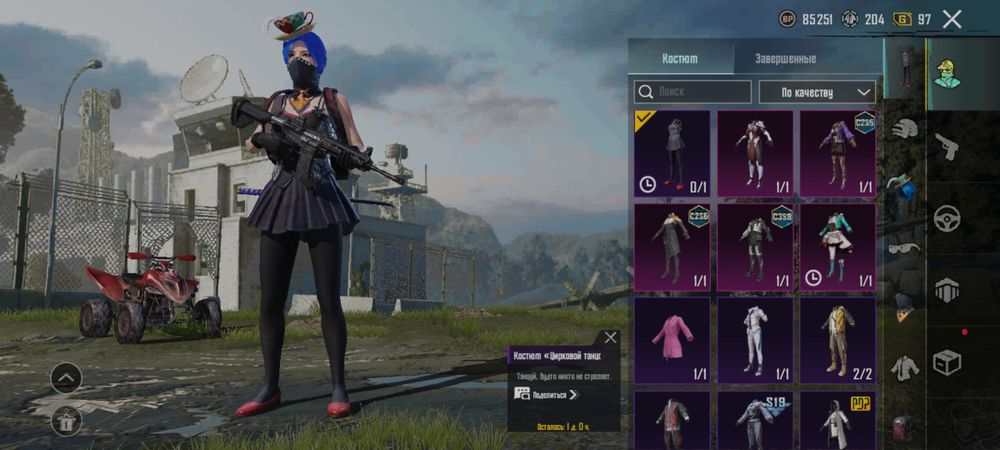Switch to the Завершенные tab

pyautogui.click(x=784, y=59)
